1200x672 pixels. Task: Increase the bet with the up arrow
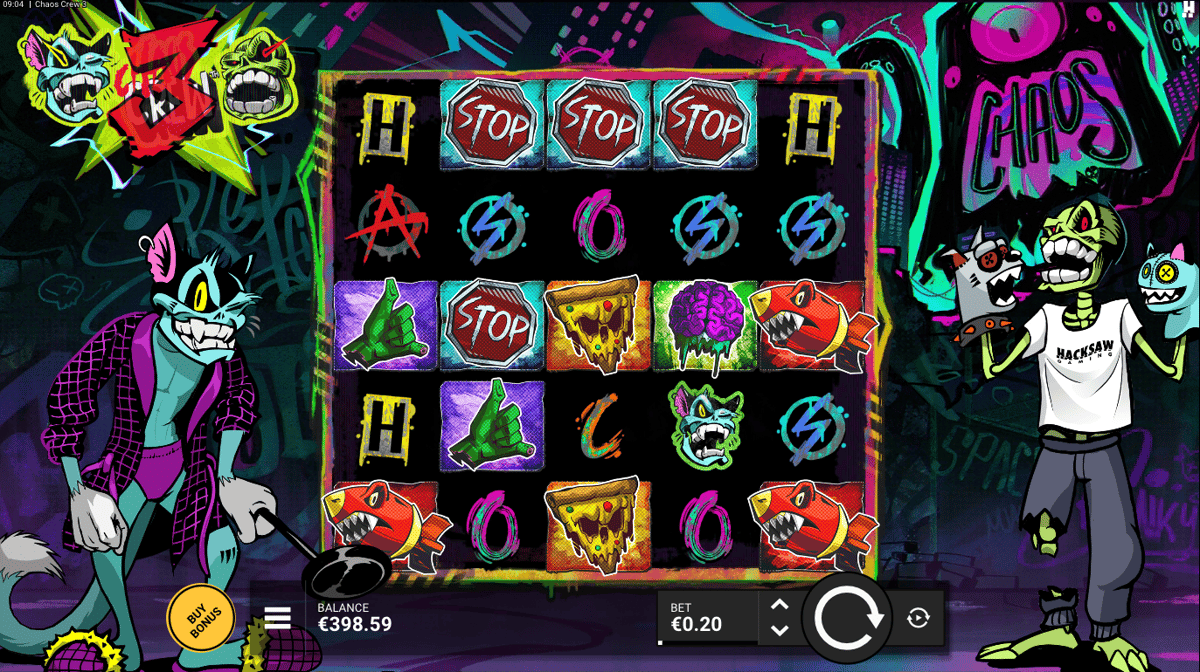(x=780, y=605)
